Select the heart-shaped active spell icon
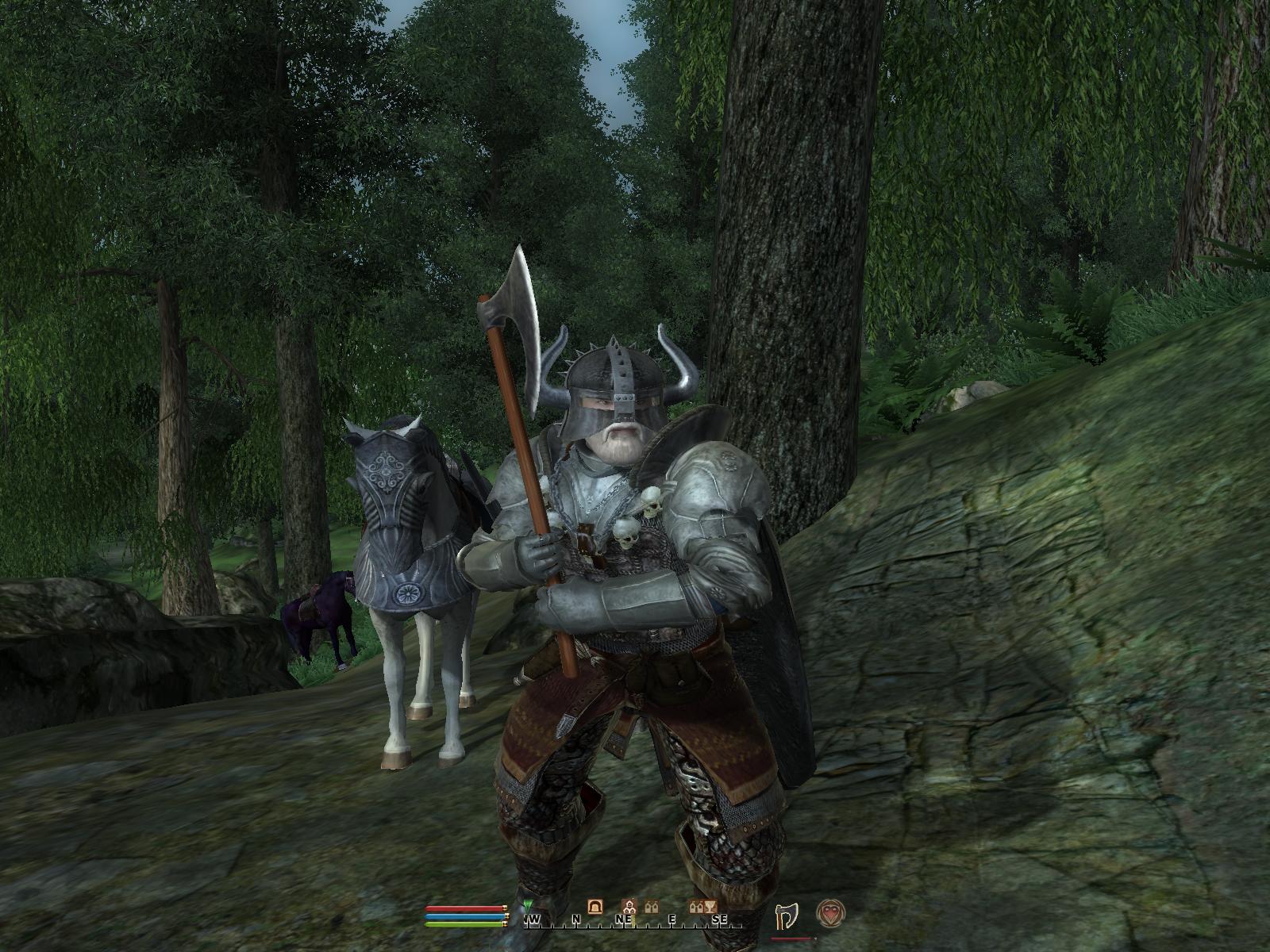The width and height of the screenshot is (1270, 952). pyautogui.click(x=829, y=913)
